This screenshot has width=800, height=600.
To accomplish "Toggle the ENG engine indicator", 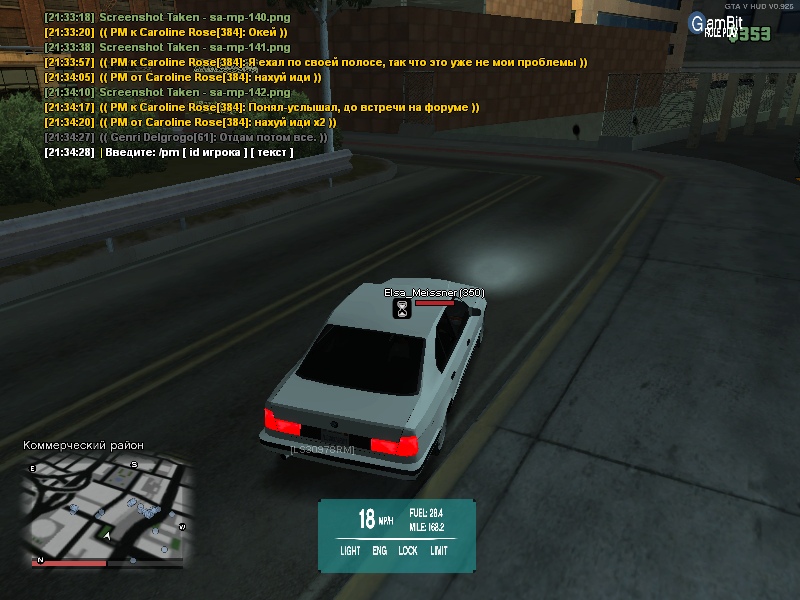I will click(380, 550).
